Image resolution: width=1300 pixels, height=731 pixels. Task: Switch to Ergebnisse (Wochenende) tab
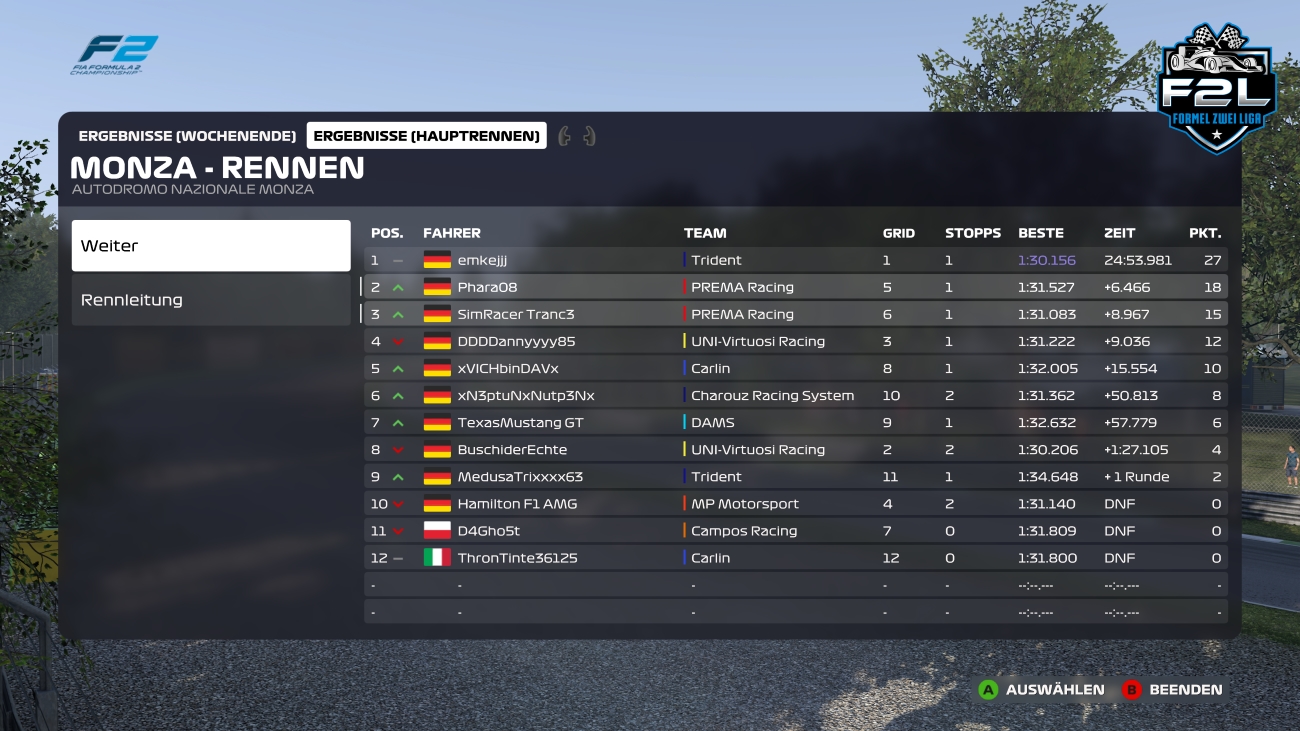coord(187,136)
